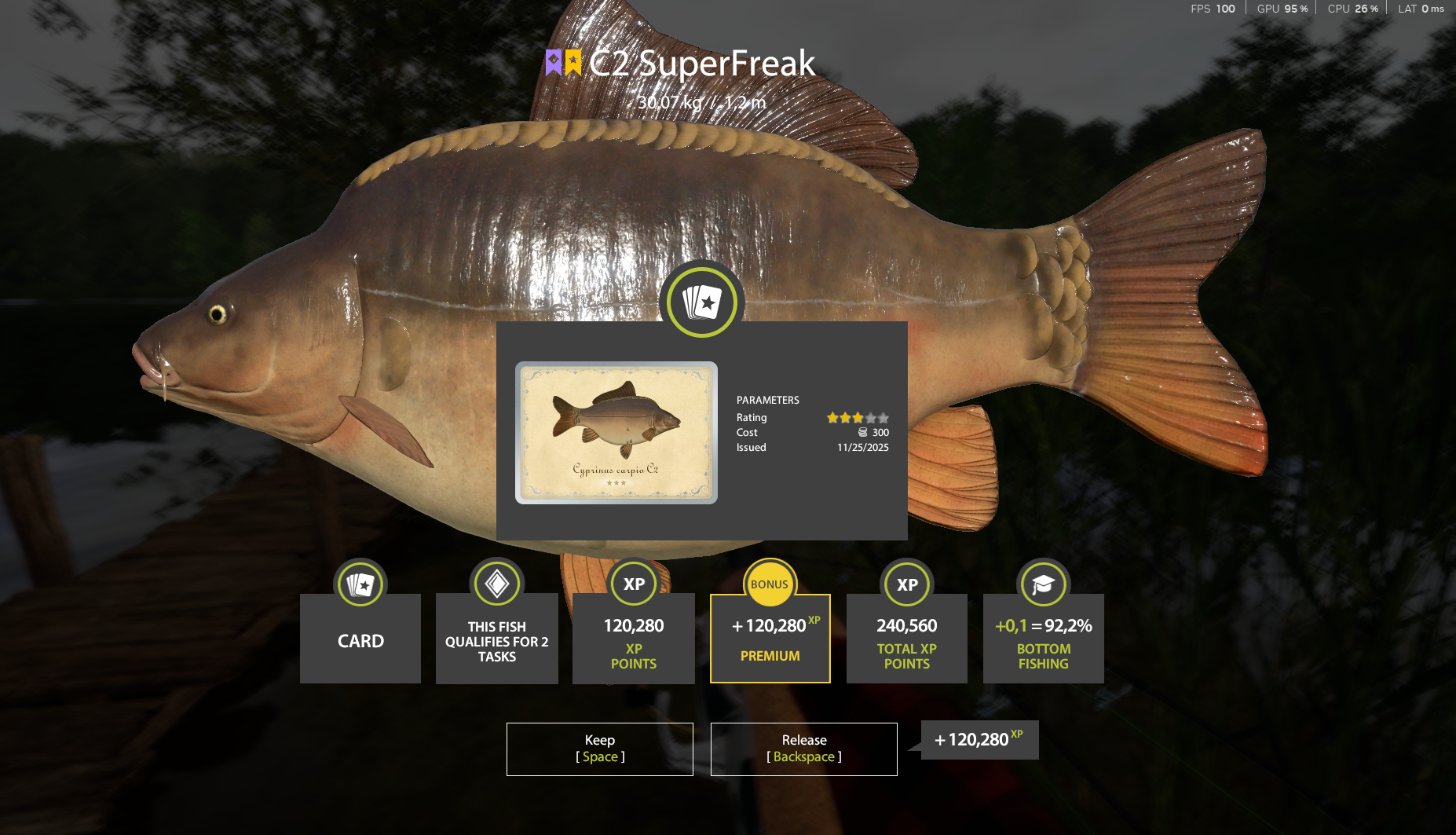Open the Cyprinus carpio C2 card thumbnail
1456x835 pixels.
(616, 431)
